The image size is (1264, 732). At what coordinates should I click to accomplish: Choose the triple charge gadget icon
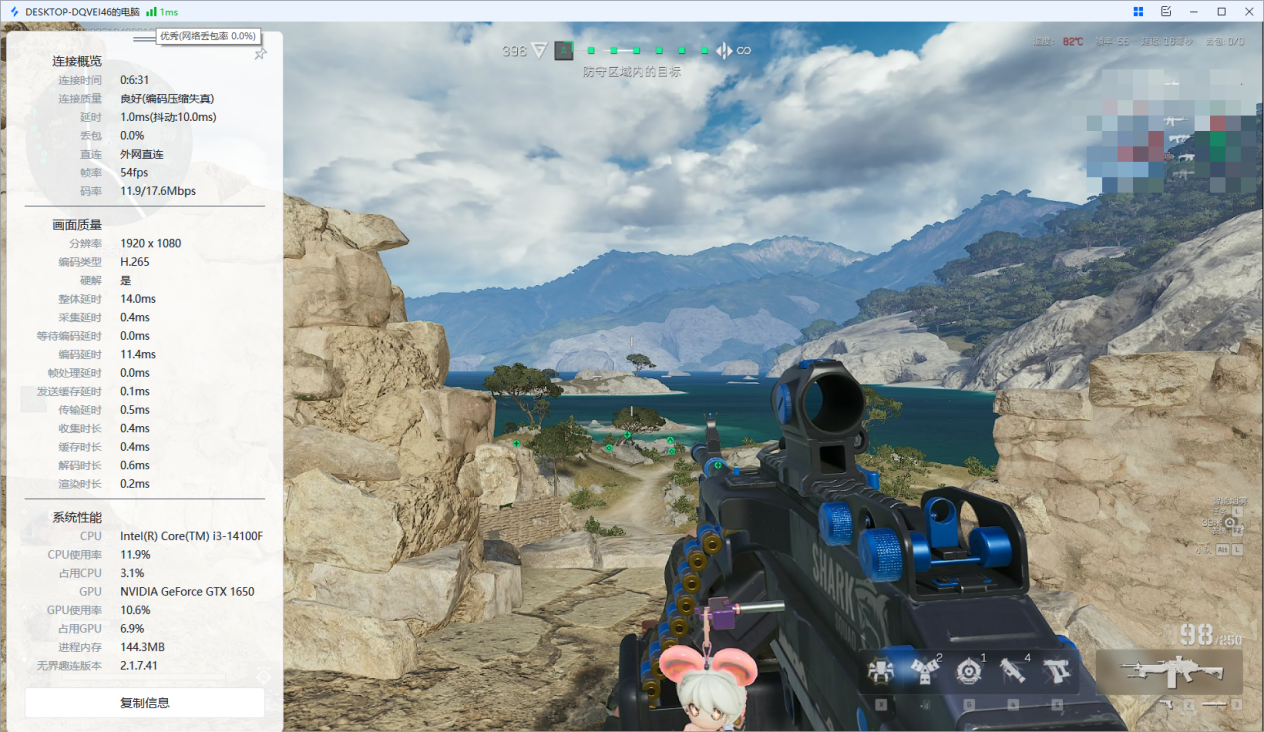(x=924, y=672)
